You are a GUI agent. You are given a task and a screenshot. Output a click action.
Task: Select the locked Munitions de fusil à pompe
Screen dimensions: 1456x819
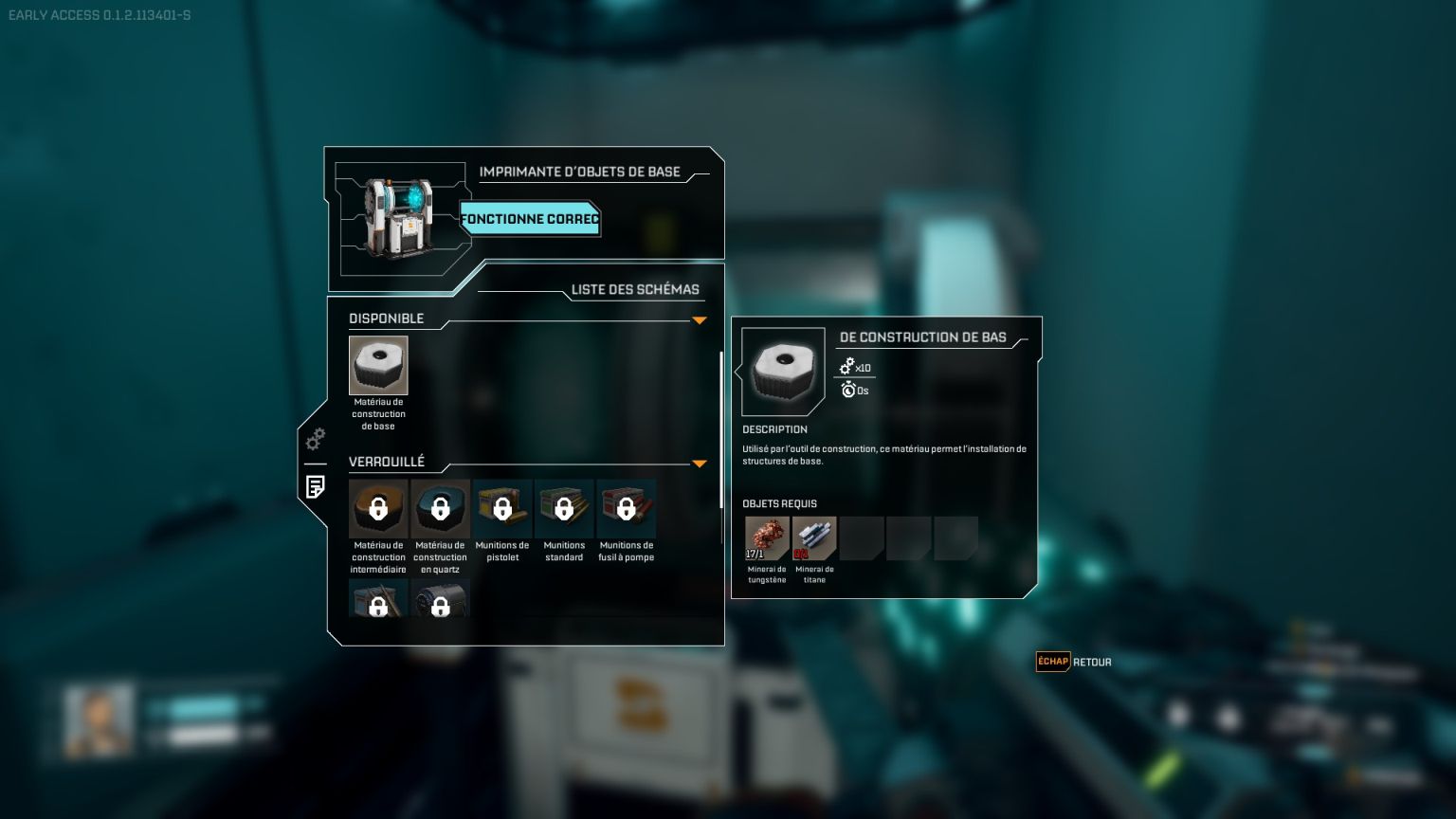(626, 509)
